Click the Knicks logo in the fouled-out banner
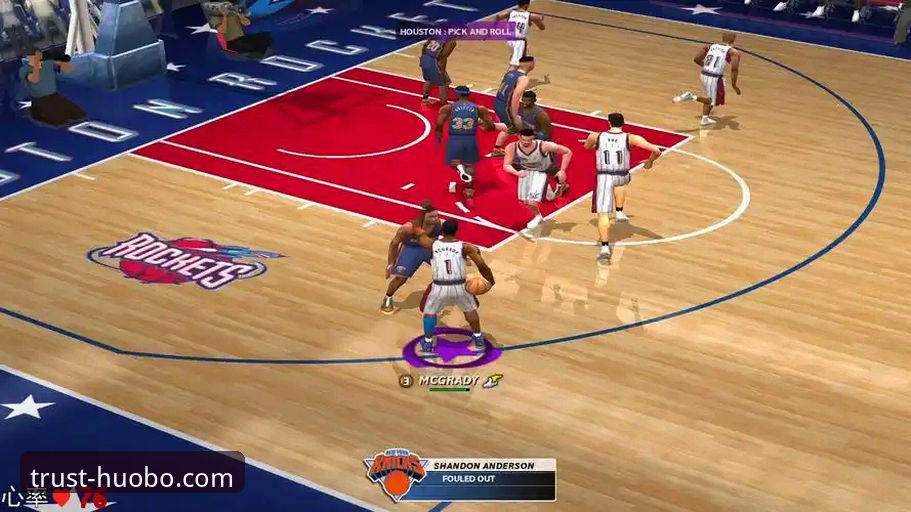Viewport: 911px width, 512px height. [396, 474]
